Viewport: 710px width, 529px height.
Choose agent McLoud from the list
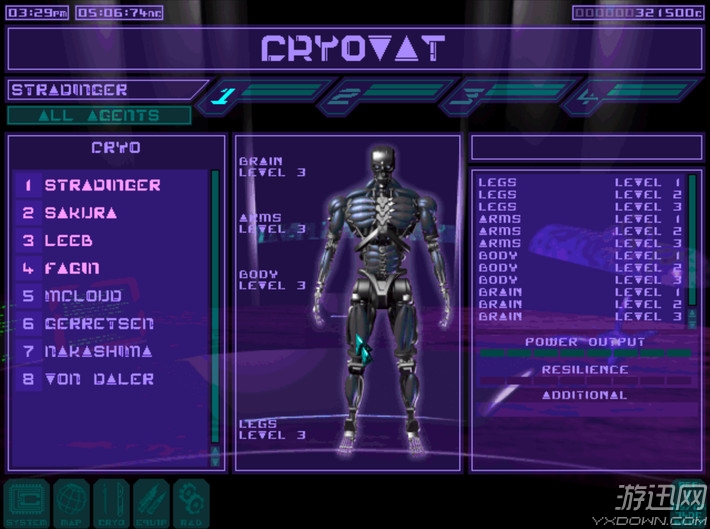pos(83,296)
